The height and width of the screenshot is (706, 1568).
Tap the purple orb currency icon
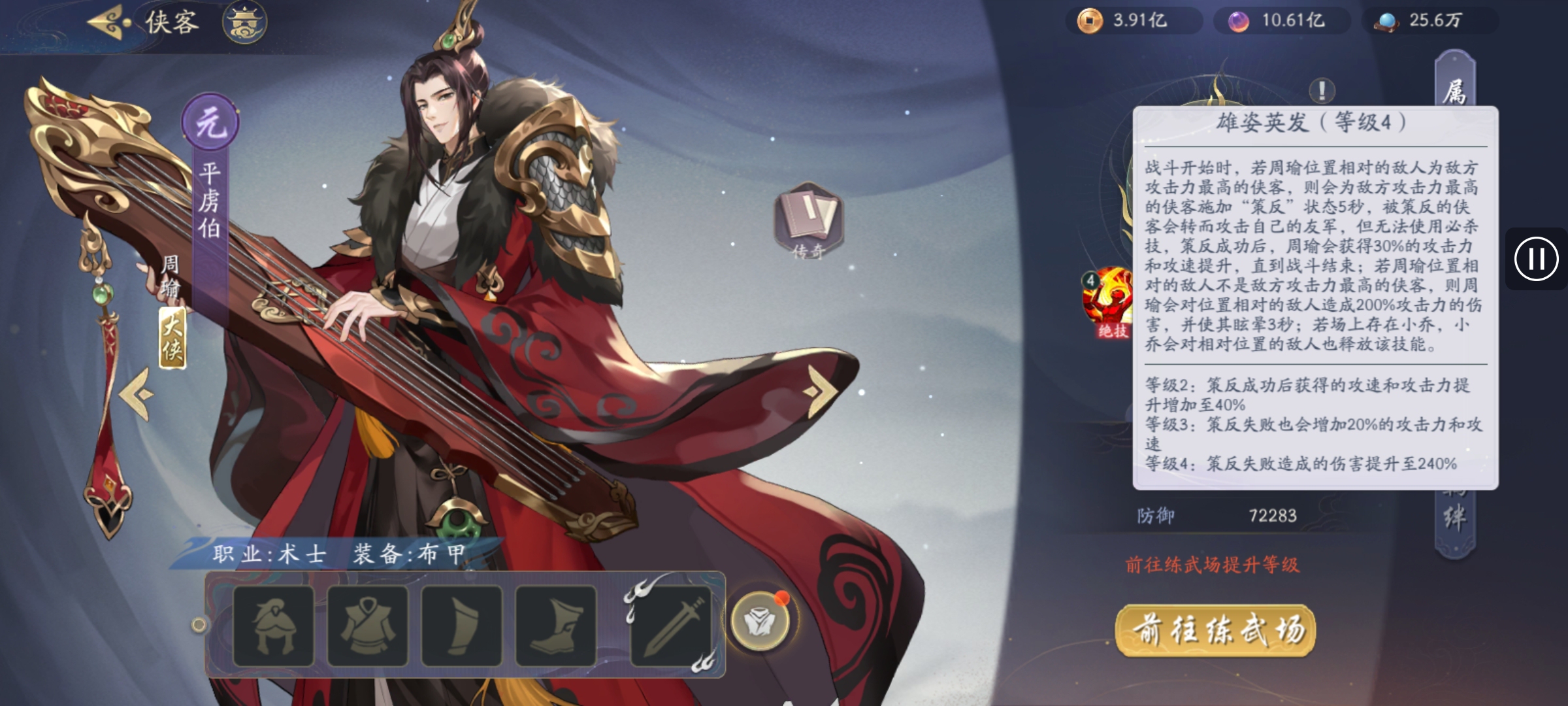click(1237, 21)
